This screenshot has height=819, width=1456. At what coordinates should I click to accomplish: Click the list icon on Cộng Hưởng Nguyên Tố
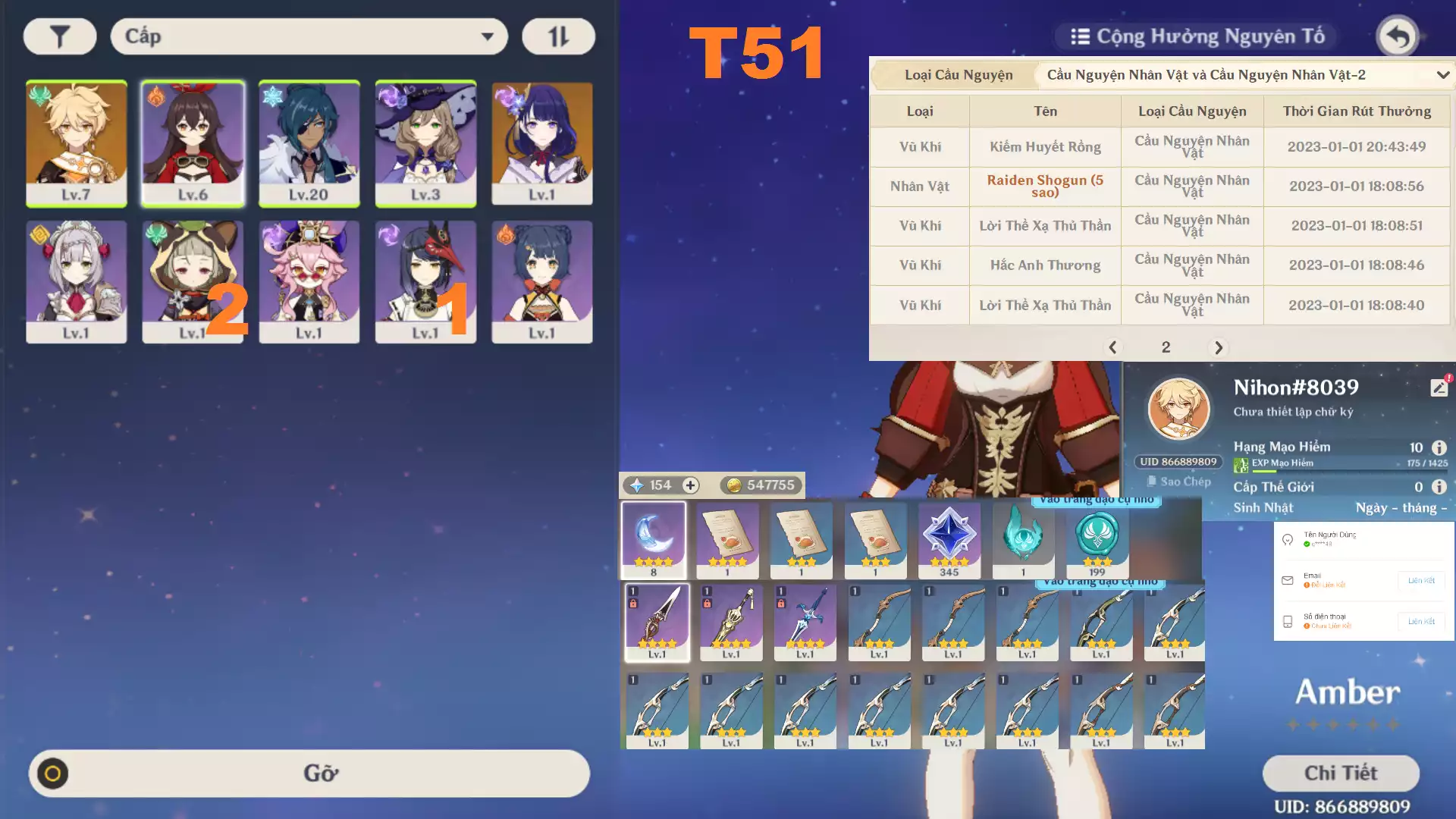point(1080,34)
